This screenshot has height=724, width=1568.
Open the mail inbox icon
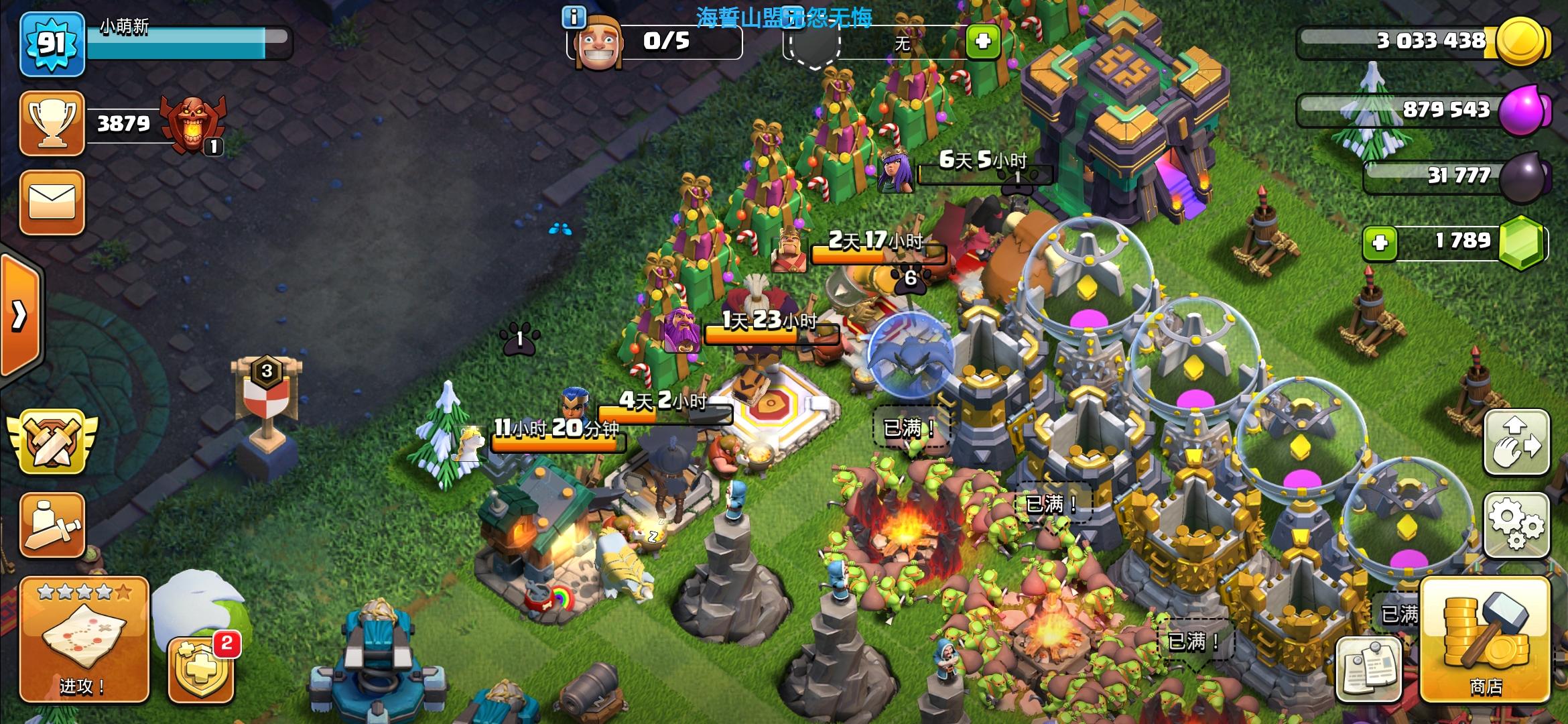(x=52, y=201)
